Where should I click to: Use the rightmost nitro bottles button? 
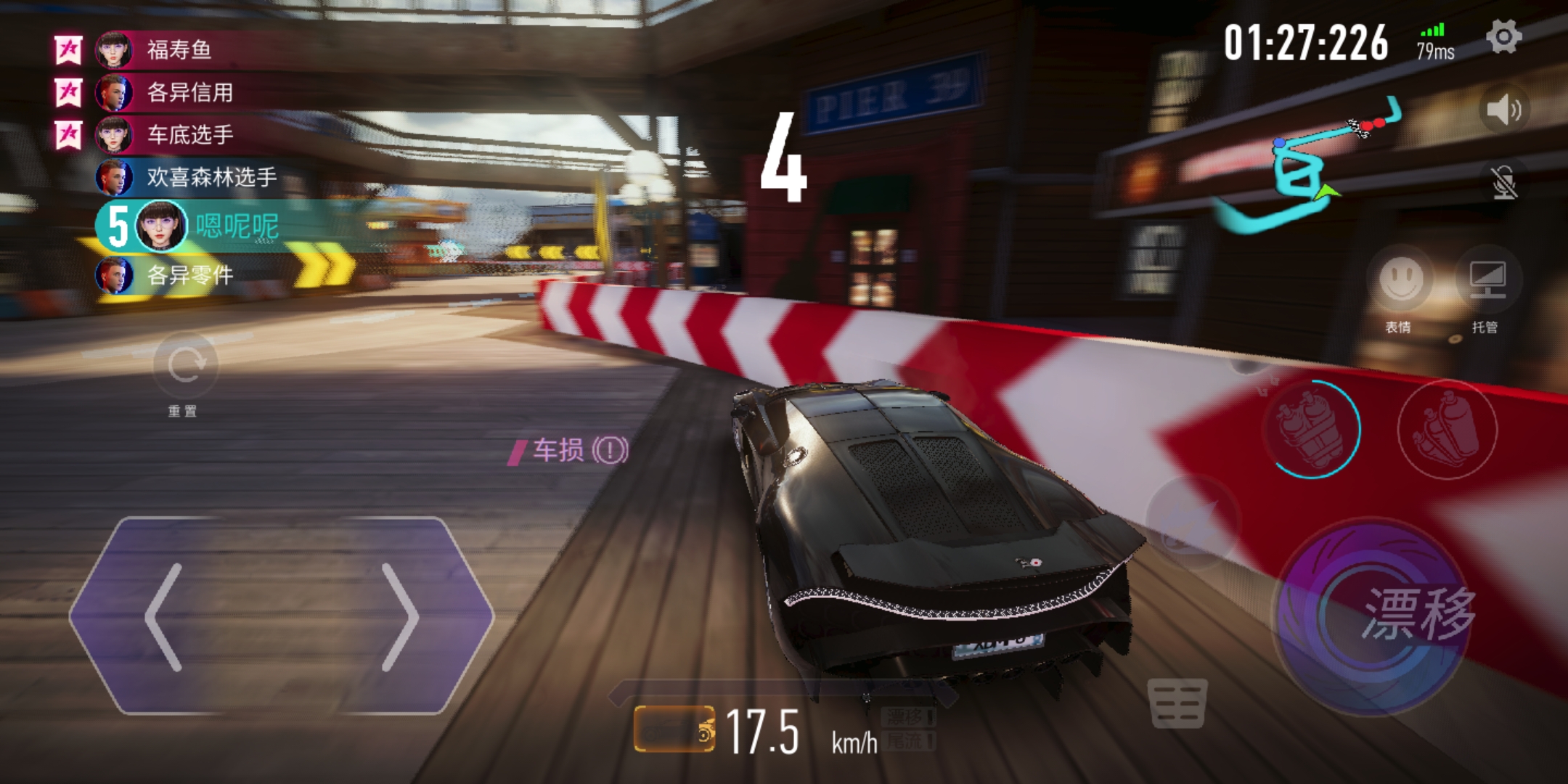1447,429
